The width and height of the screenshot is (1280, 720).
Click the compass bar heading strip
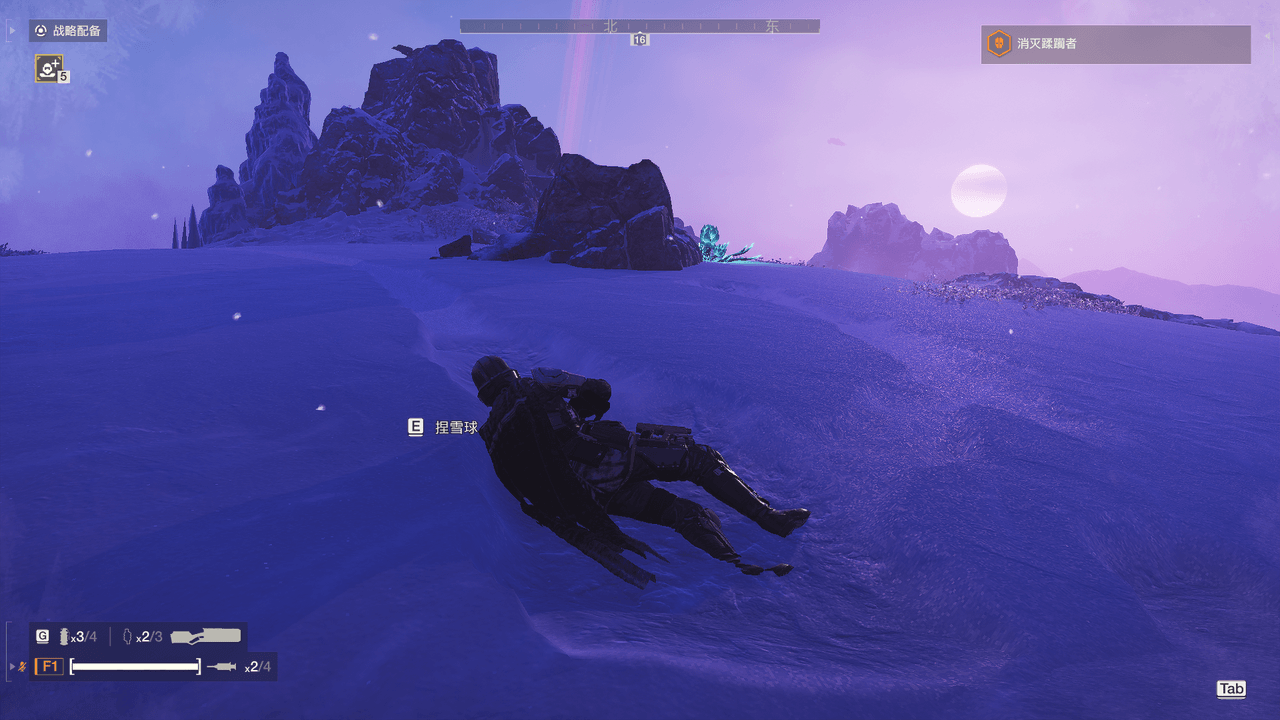pos(639,27)
